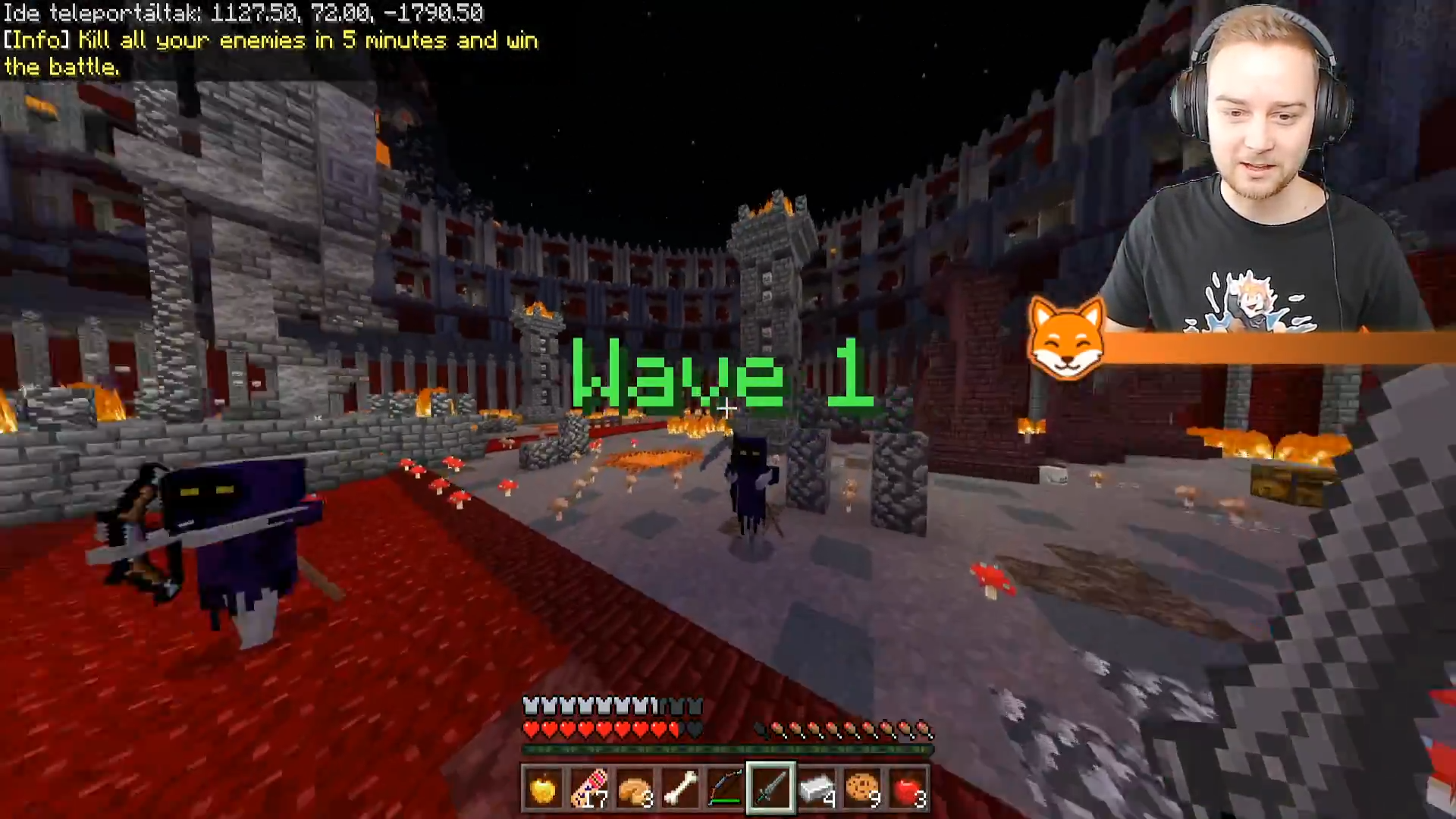Choose the pumpkin pie hotbar slot
1456x819 pixels.
635,789
